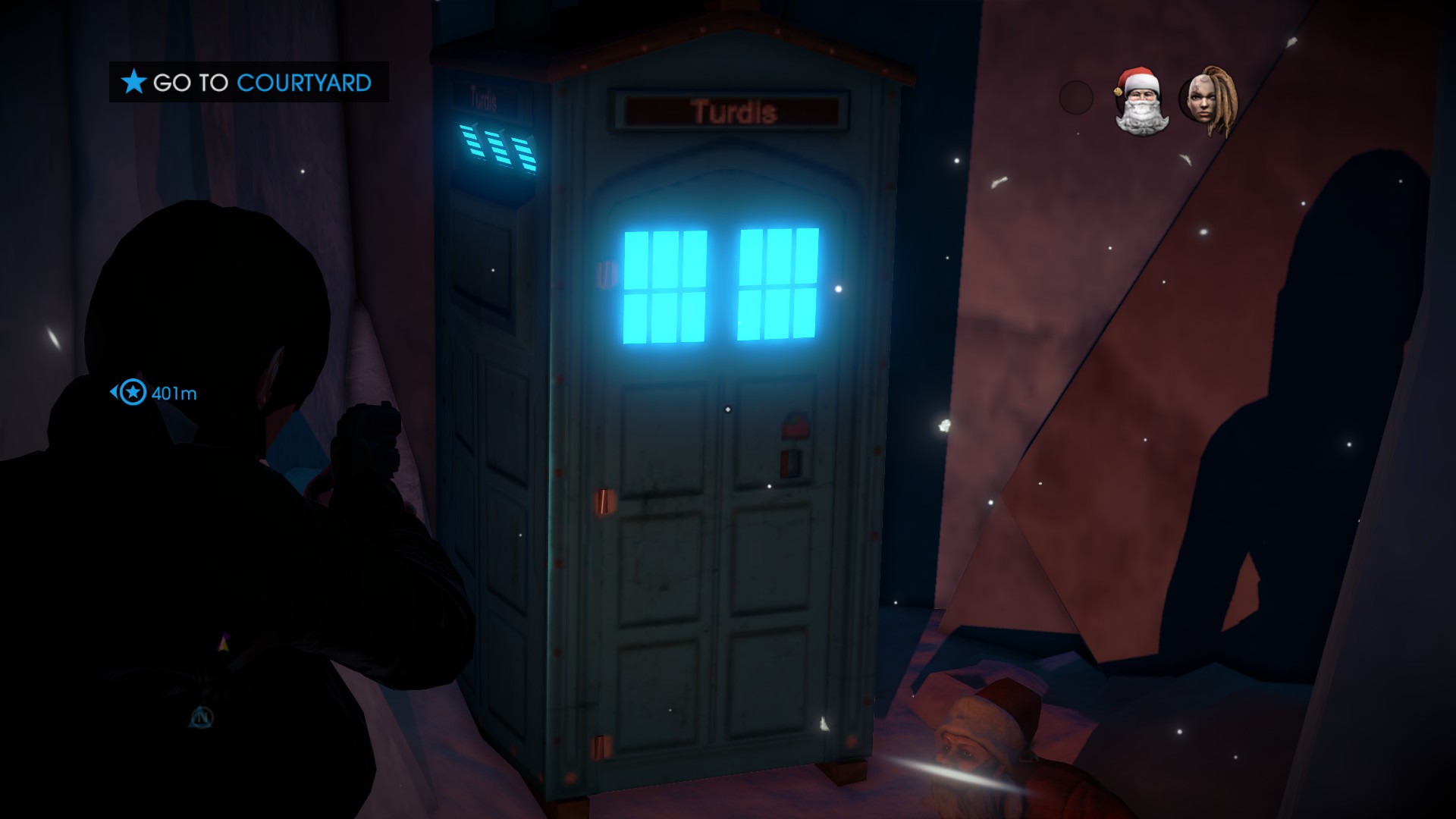Click the empty circular homie slot
The height and width of the screenshot is (819, 1456).
(1075, 98)
